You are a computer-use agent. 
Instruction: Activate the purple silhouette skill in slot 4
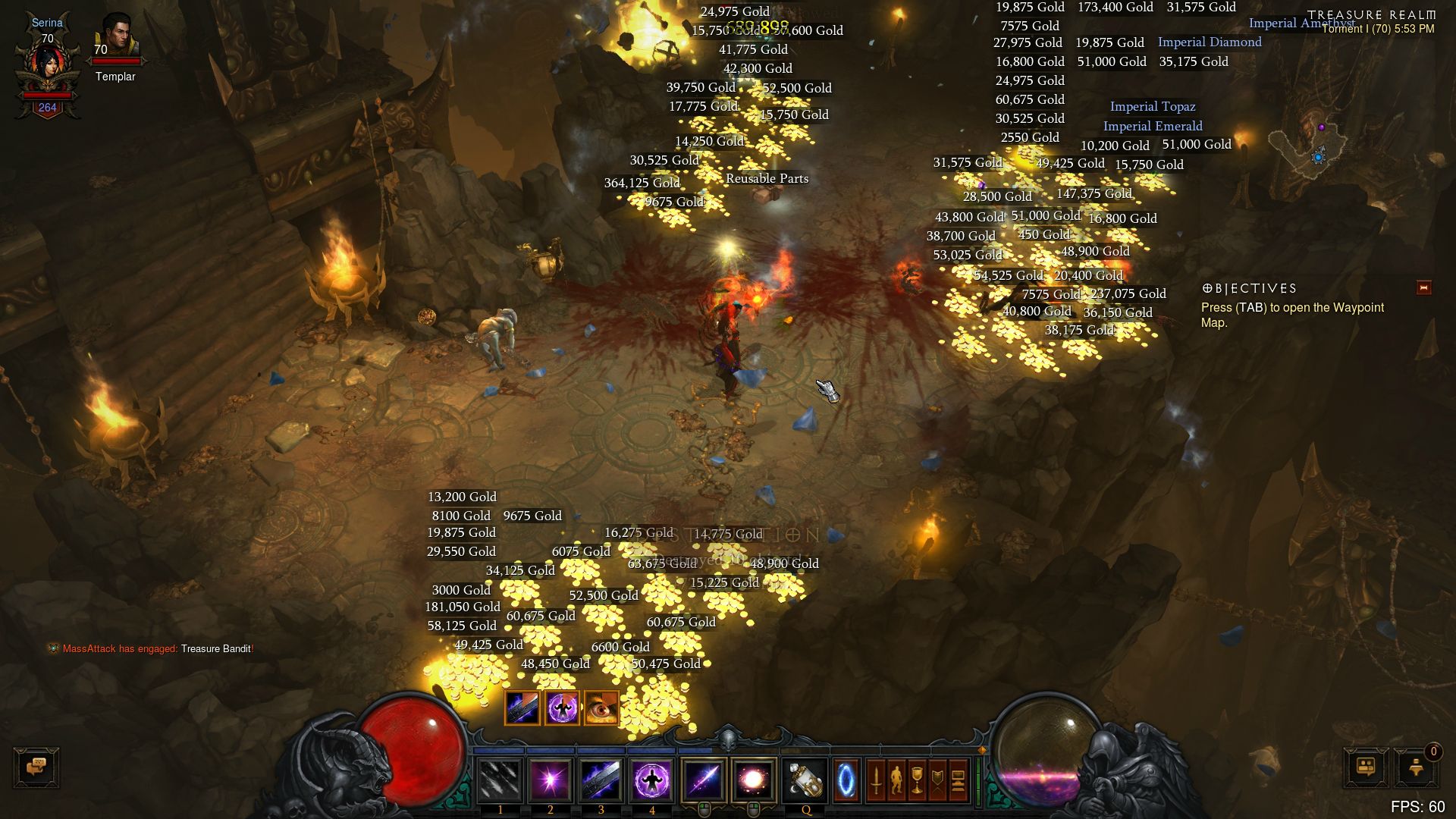pyautogui.click(x=651, y=780)
